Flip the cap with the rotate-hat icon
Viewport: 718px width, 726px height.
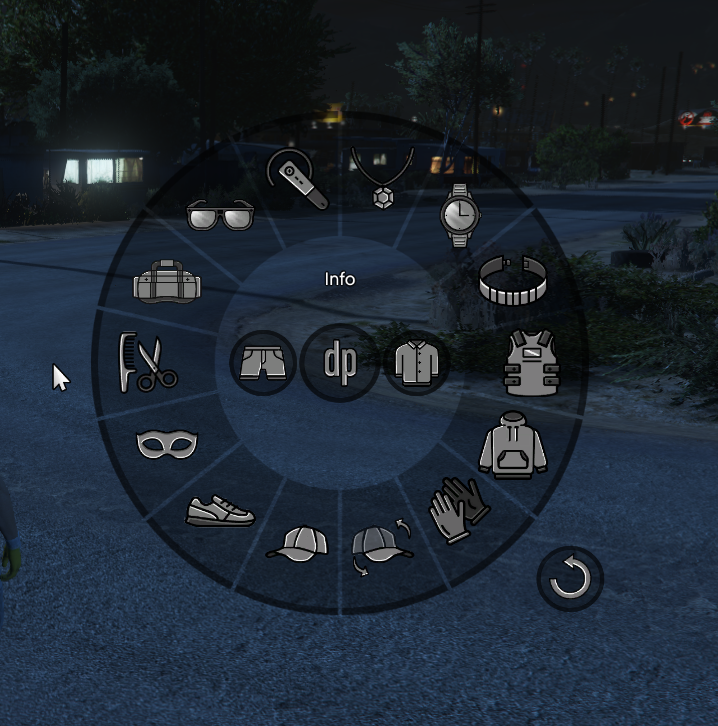[x=382, y=547]
